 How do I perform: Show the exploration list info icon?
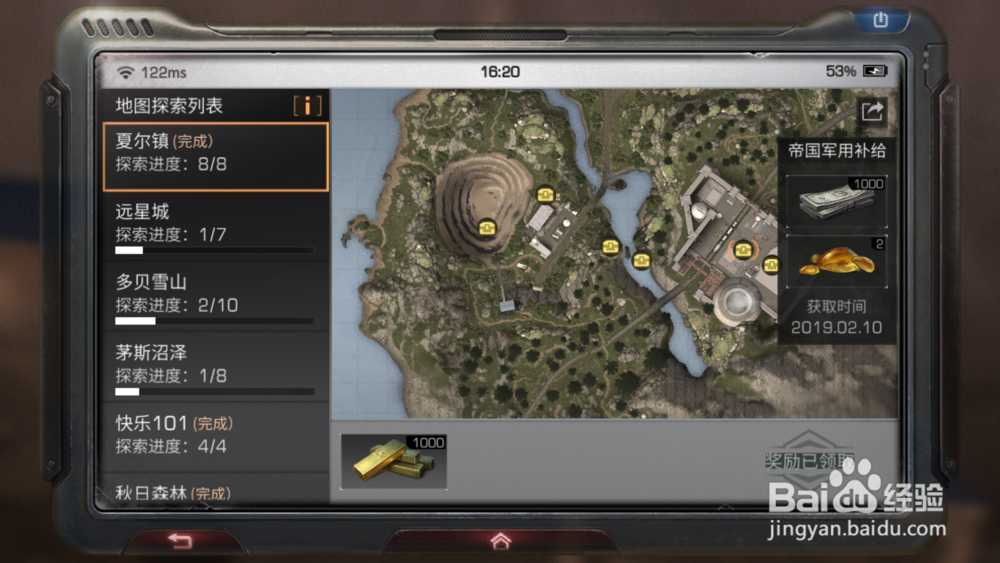[x=307, y=105]
